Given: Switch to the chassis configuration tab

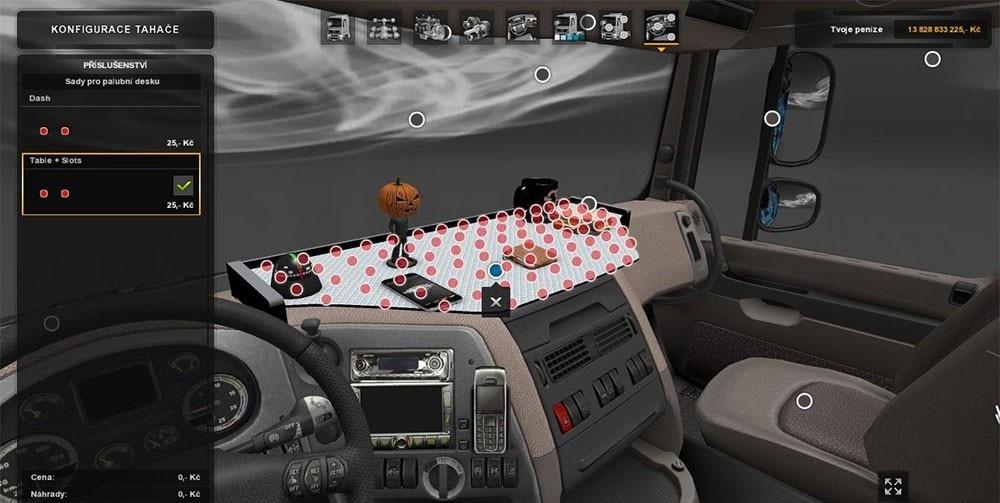Looking at the screenshot, I should [383, 26].
